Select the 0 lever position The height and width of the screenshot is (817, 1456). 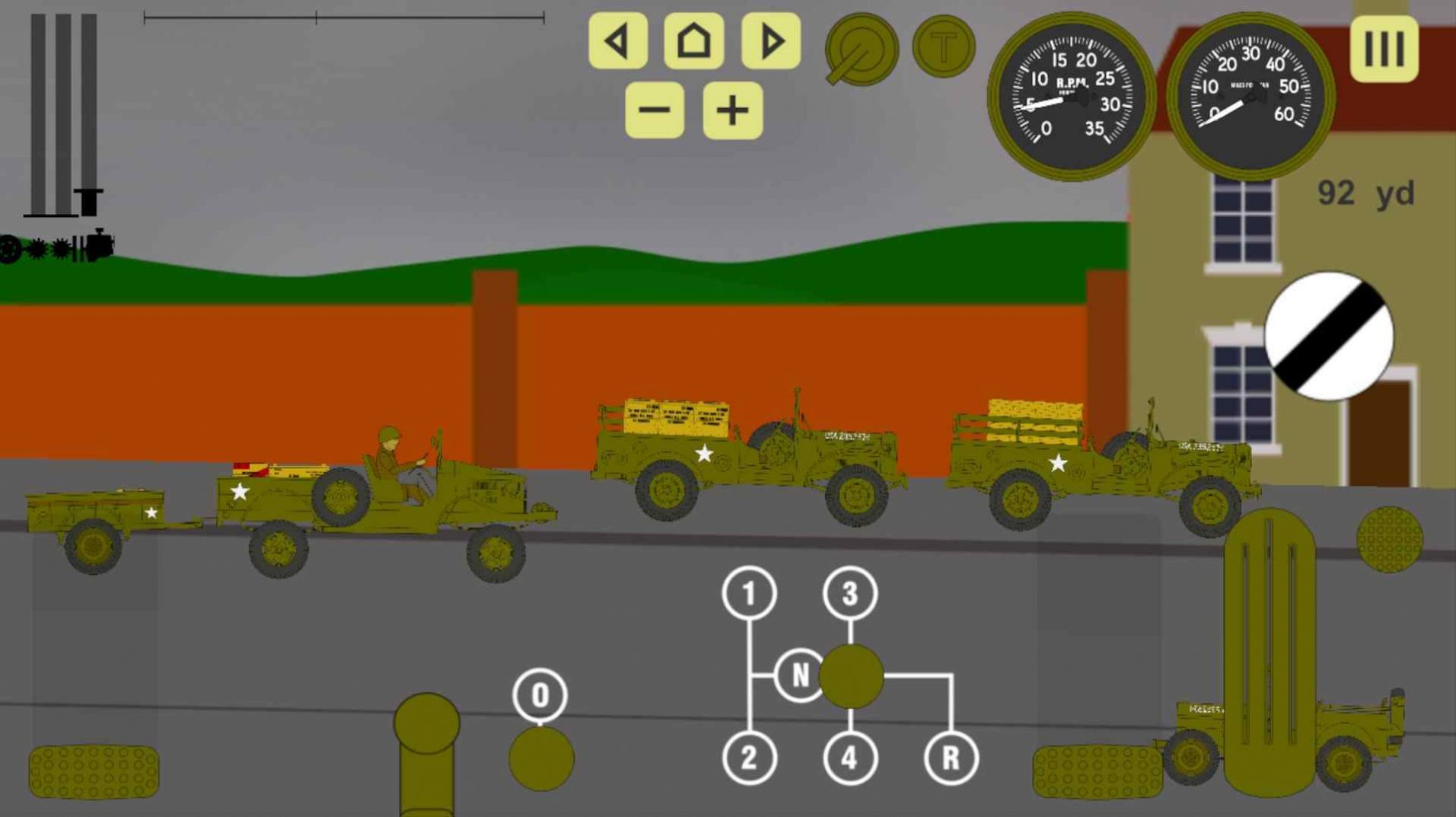click(540, 694)
